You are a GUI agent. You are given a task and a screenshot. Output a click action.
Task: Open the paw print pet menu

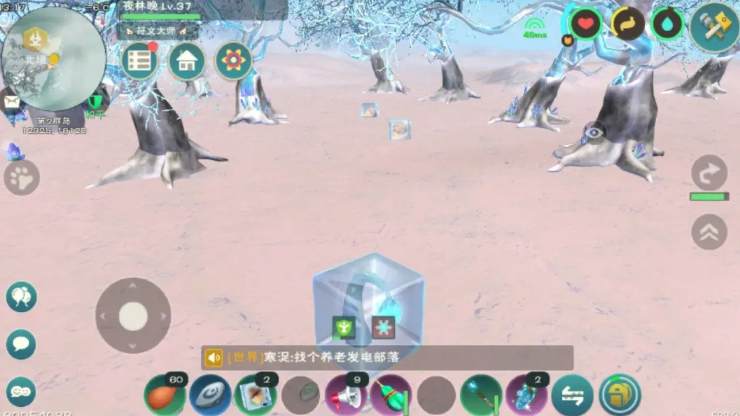(x=21, y=179)
